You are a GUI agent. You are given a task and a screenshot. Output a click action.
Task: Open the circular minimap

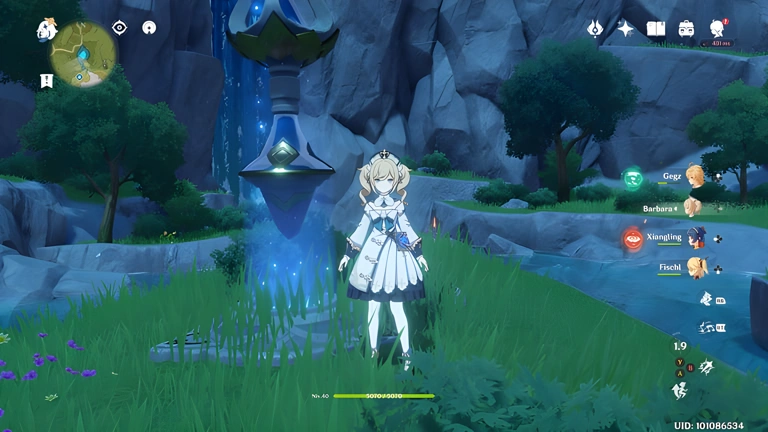(84, 54)
